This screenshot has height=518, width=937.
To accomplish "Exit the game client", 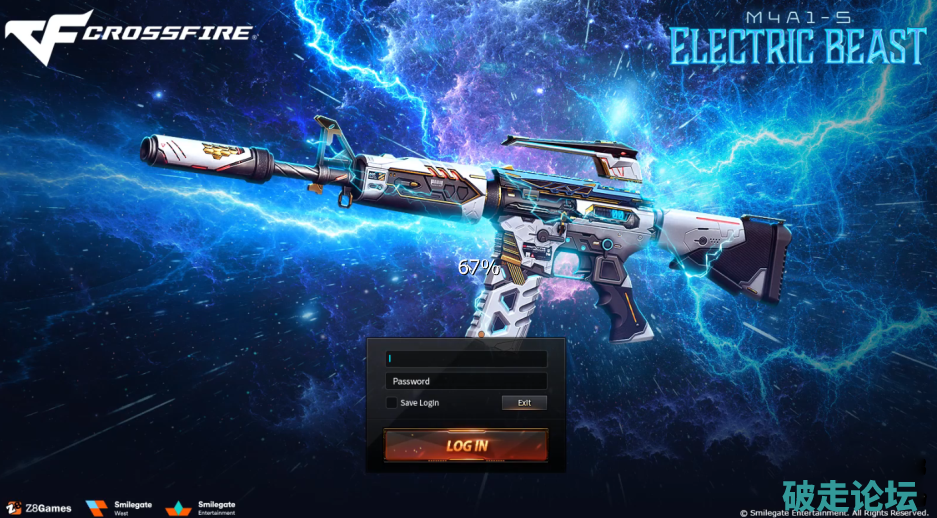I will coord(524,403).
